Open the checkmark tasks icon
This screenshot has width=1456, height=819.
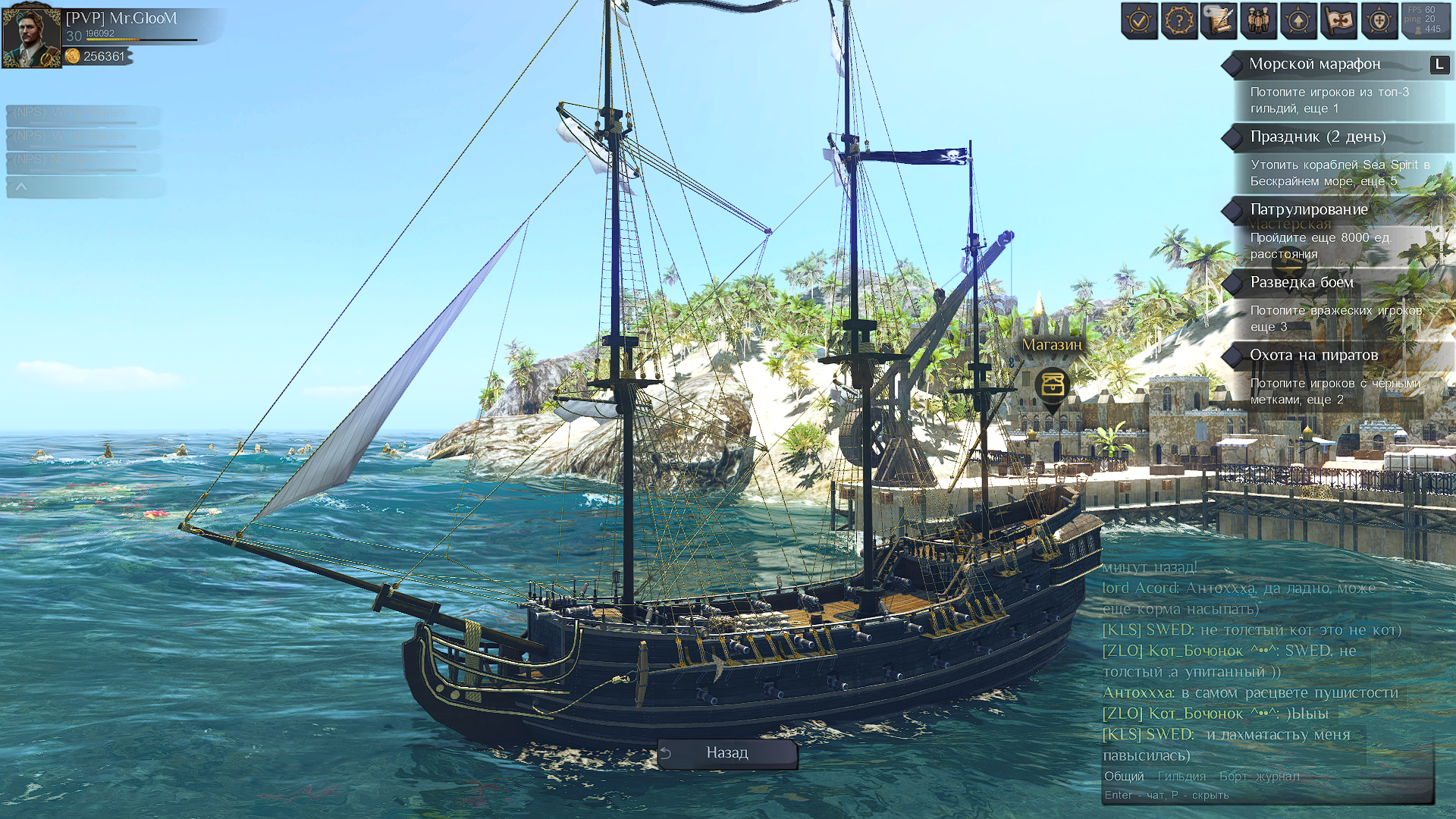(x=1139, y=20)
